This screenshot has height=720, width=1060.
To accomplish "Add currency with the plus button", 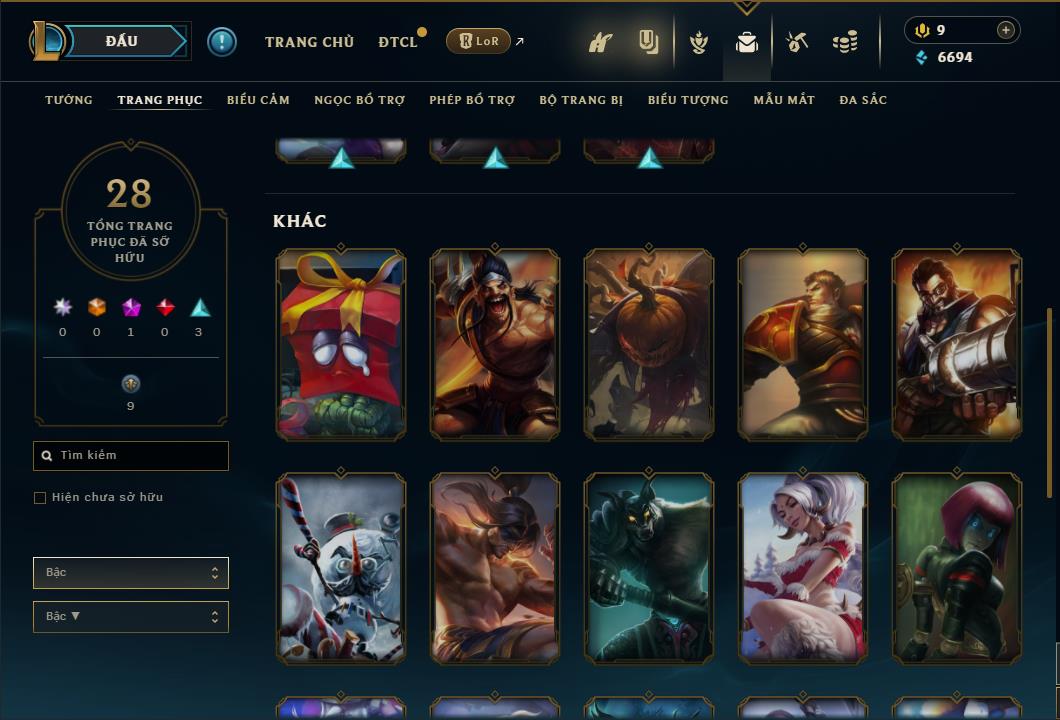I will [x=1006, y=30].
